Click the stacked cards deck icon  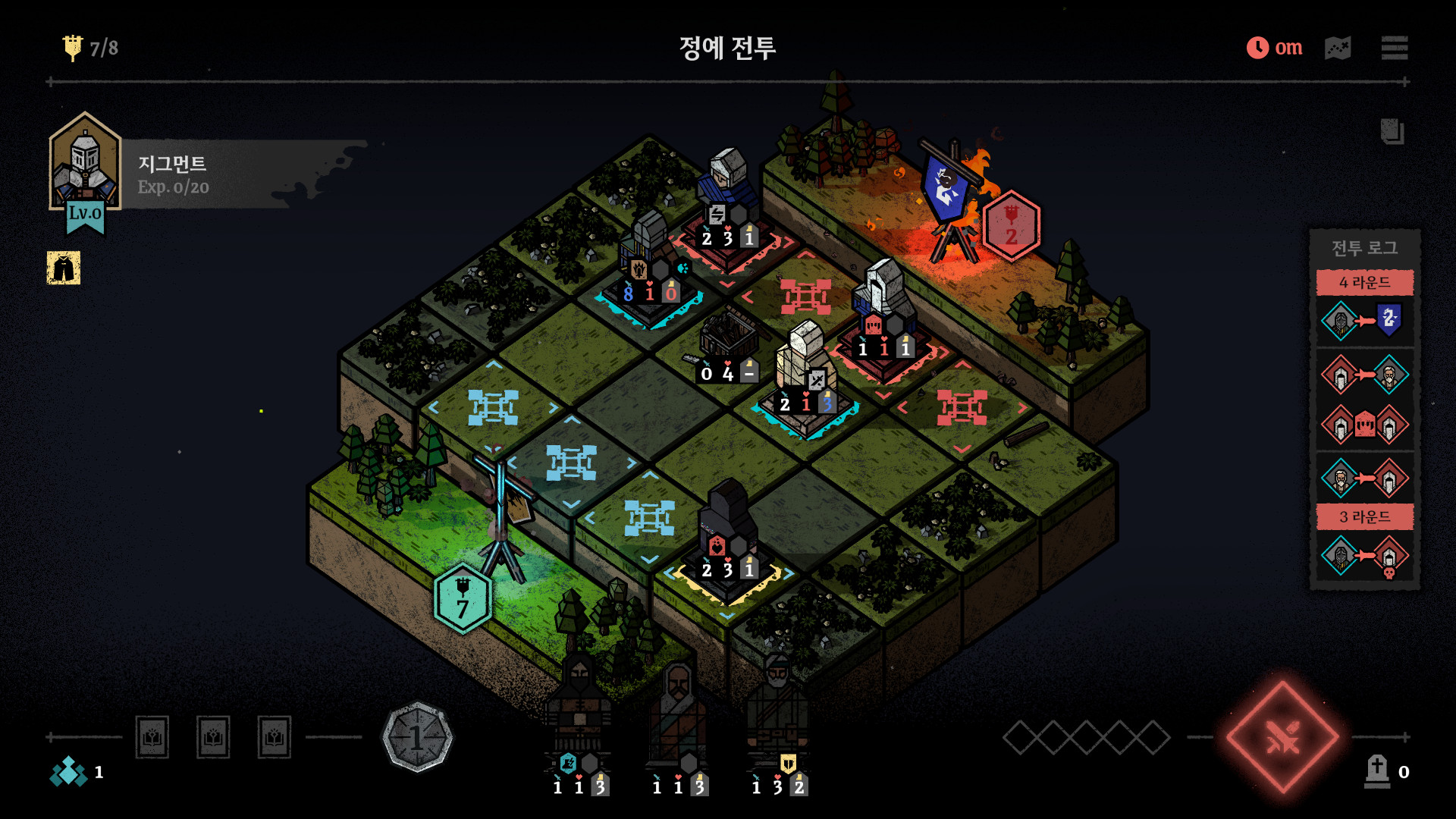[x=1392, y=132]
